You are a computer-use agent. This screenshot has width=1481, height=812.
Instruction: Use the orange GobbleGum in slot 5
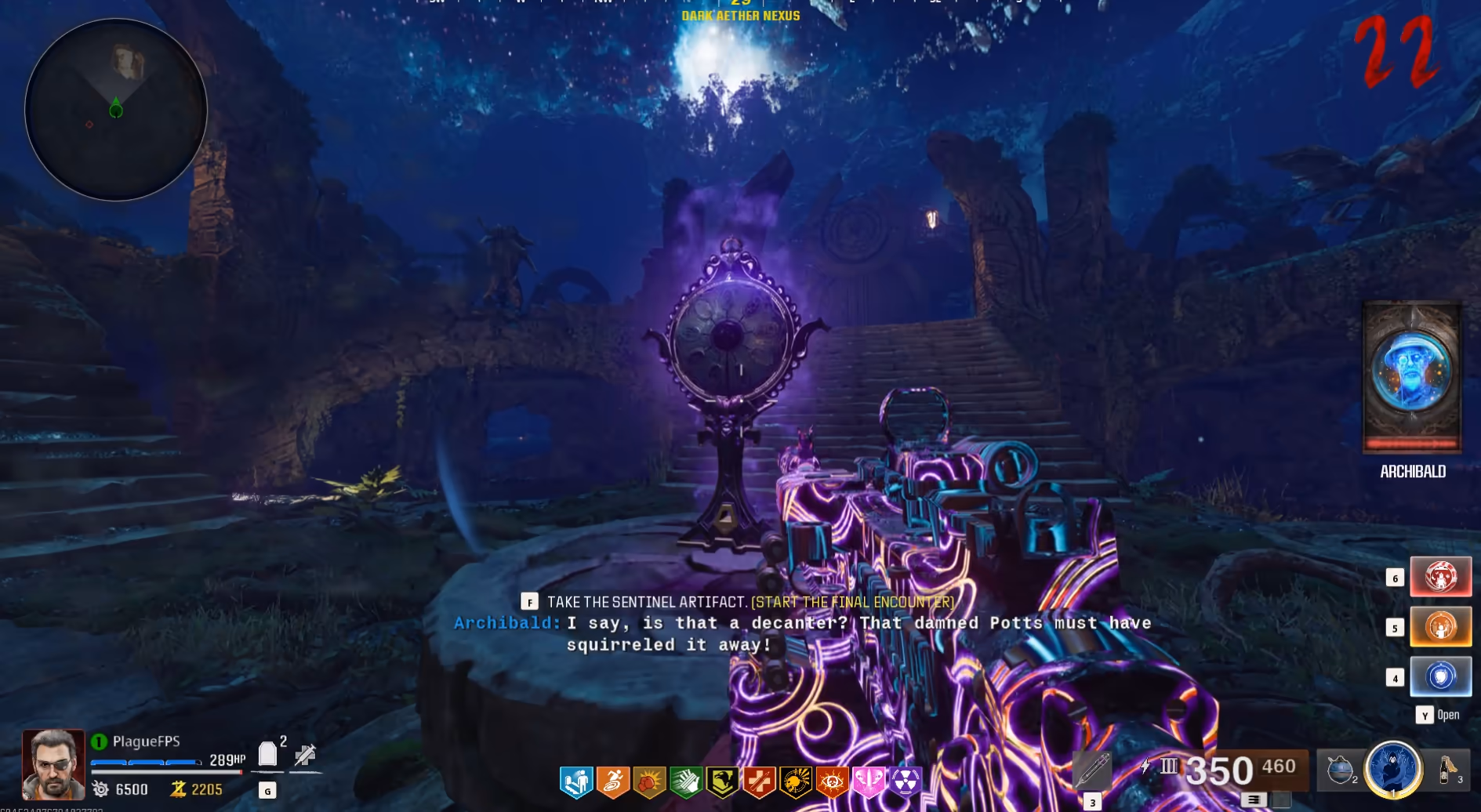(x=1440, y=627)
